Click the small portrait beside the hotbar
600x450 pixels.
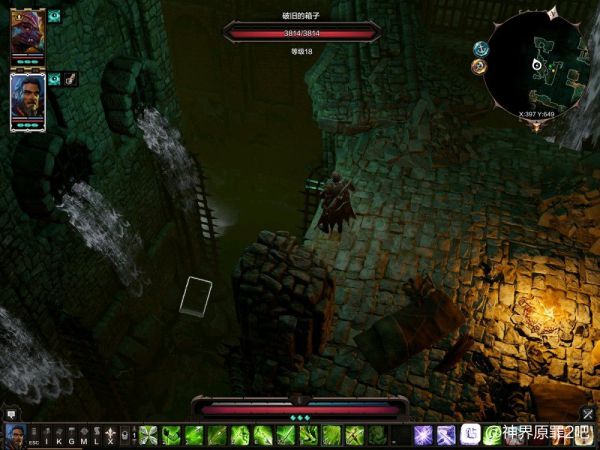coord(15,435)
